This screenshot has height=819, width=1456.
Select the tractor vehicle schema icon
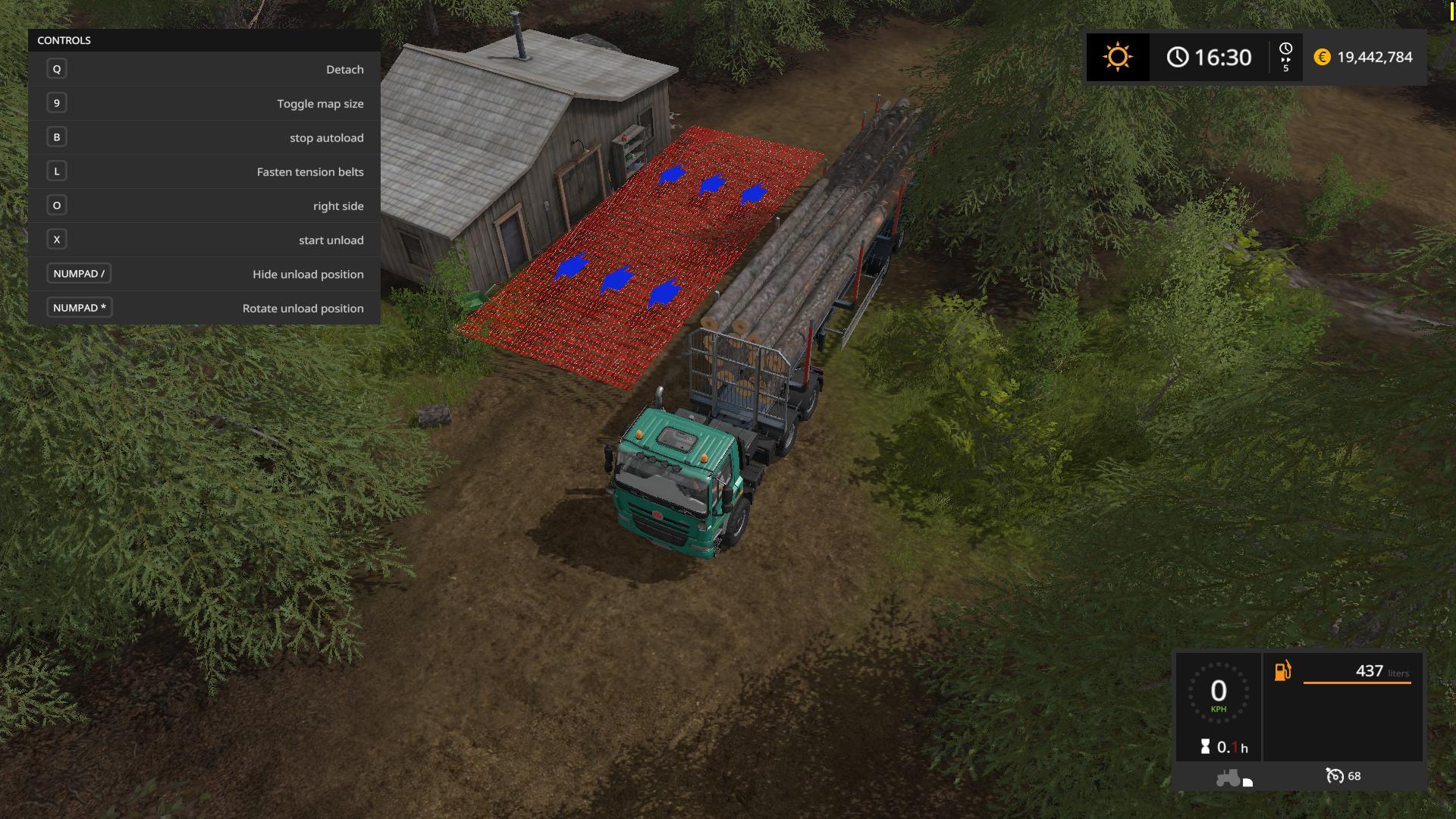1228,777
